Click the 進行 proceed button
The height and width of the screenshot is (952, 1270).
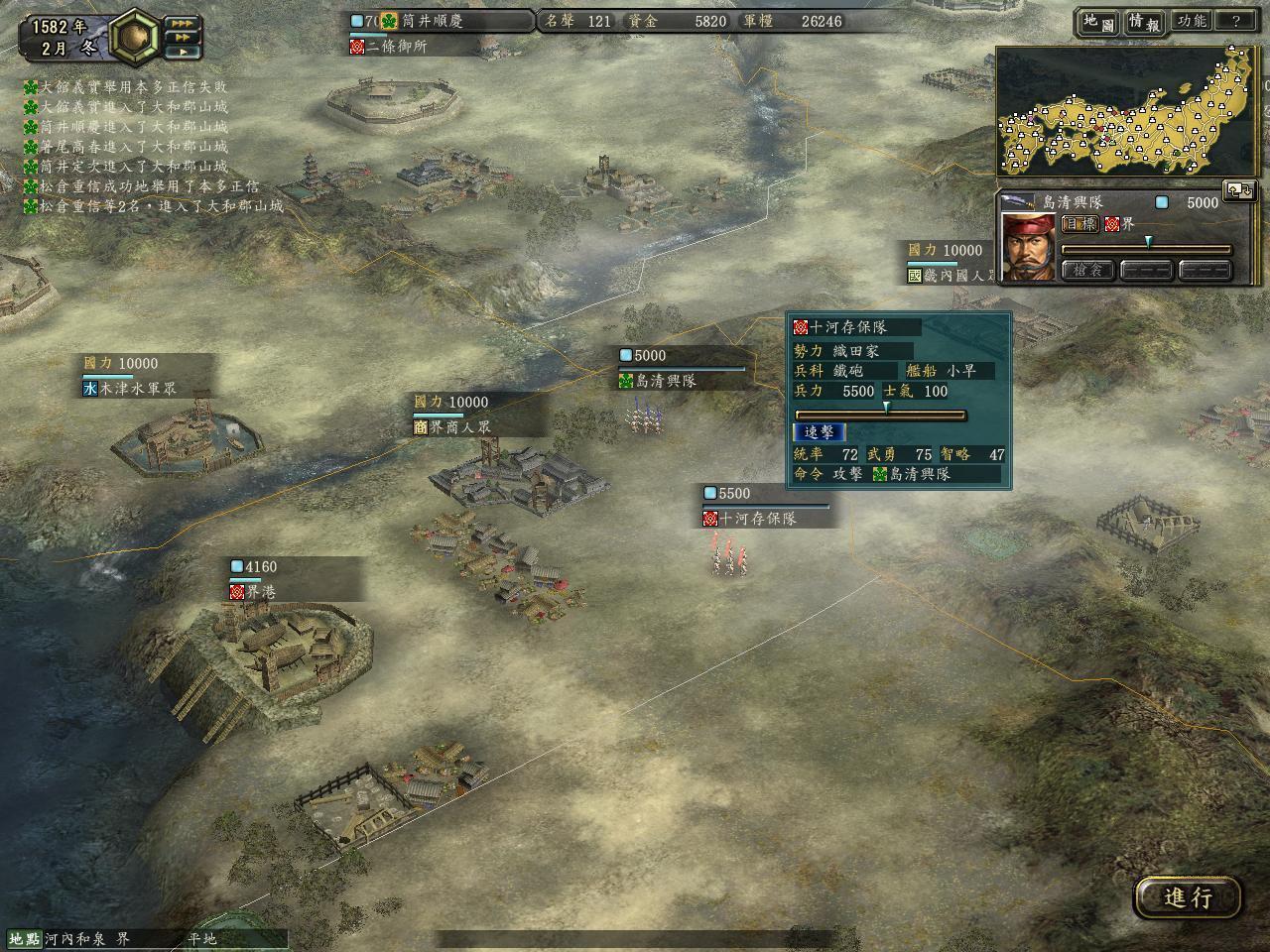pos(1188,897)
